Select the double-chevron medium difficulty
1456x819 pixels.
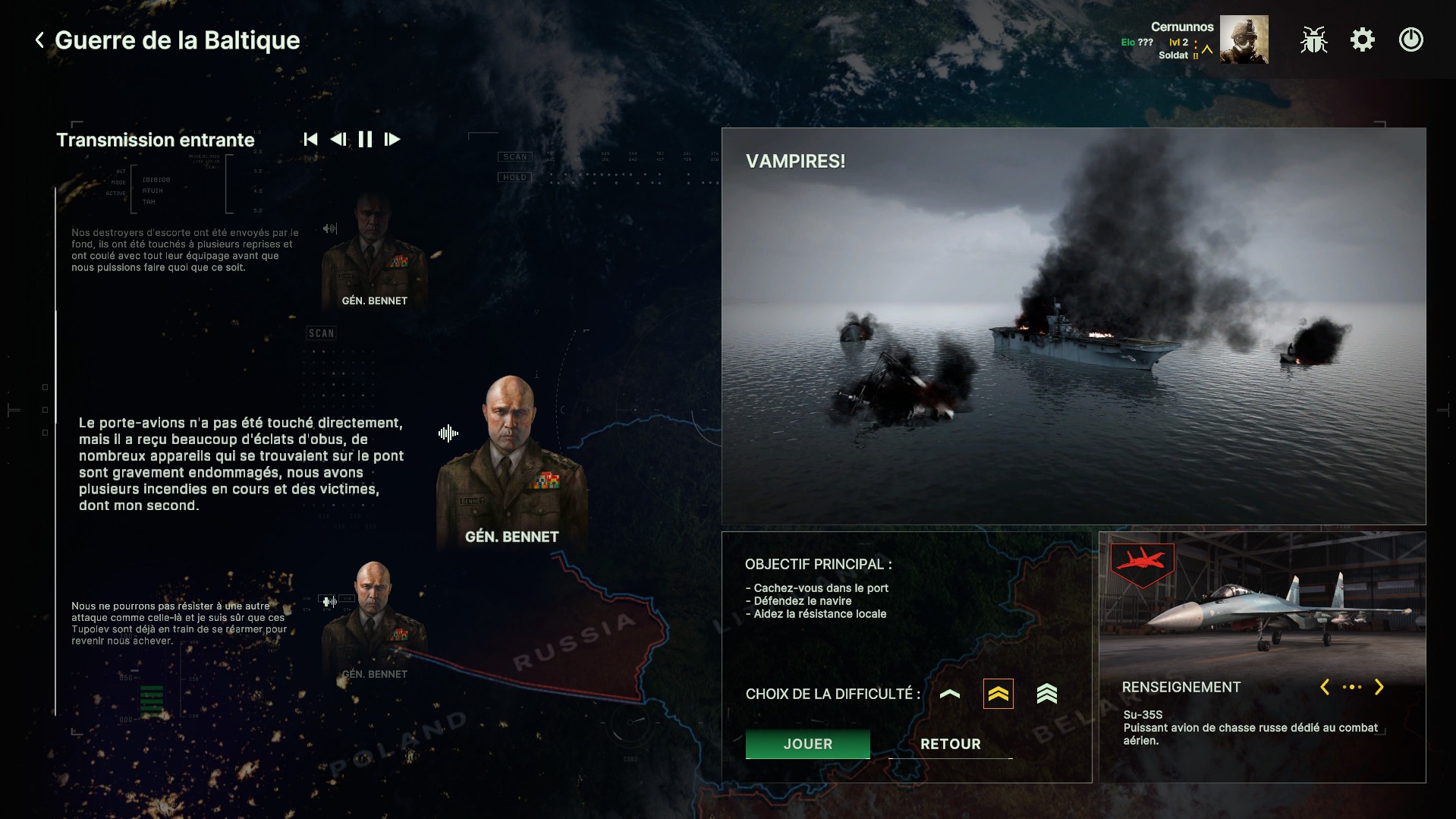tap(998, 694)
